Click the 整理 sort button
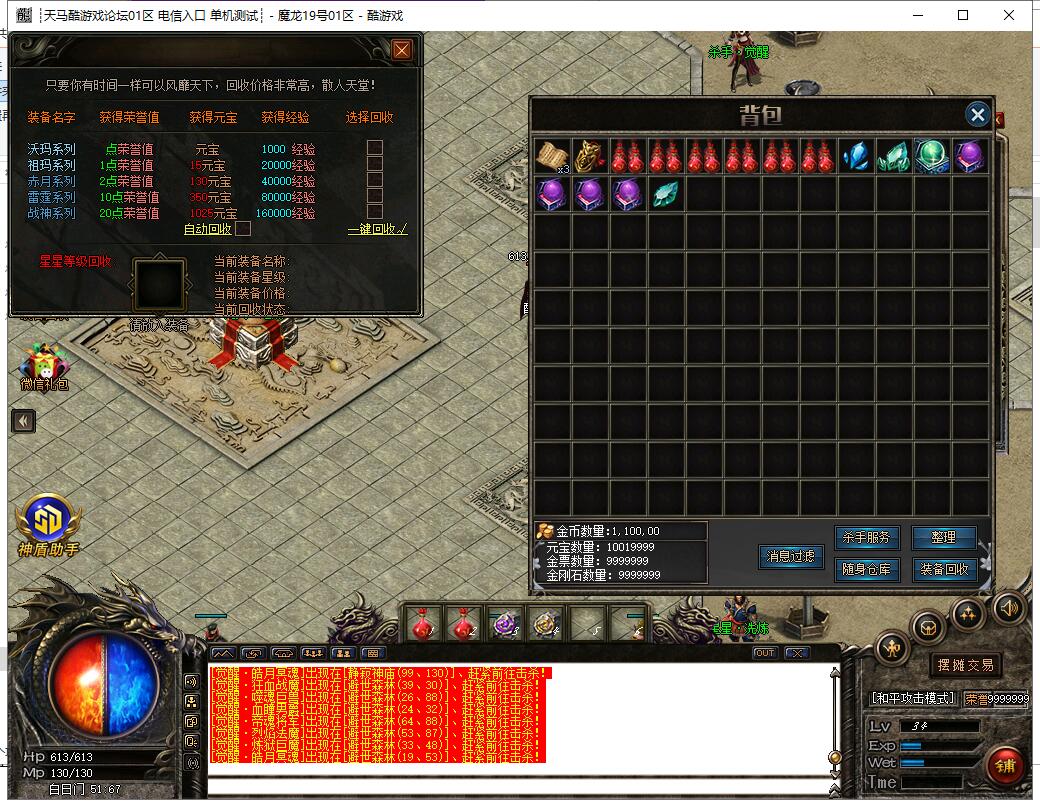The height and width of the screenshot is (807, 1040). tap(943, 538)
